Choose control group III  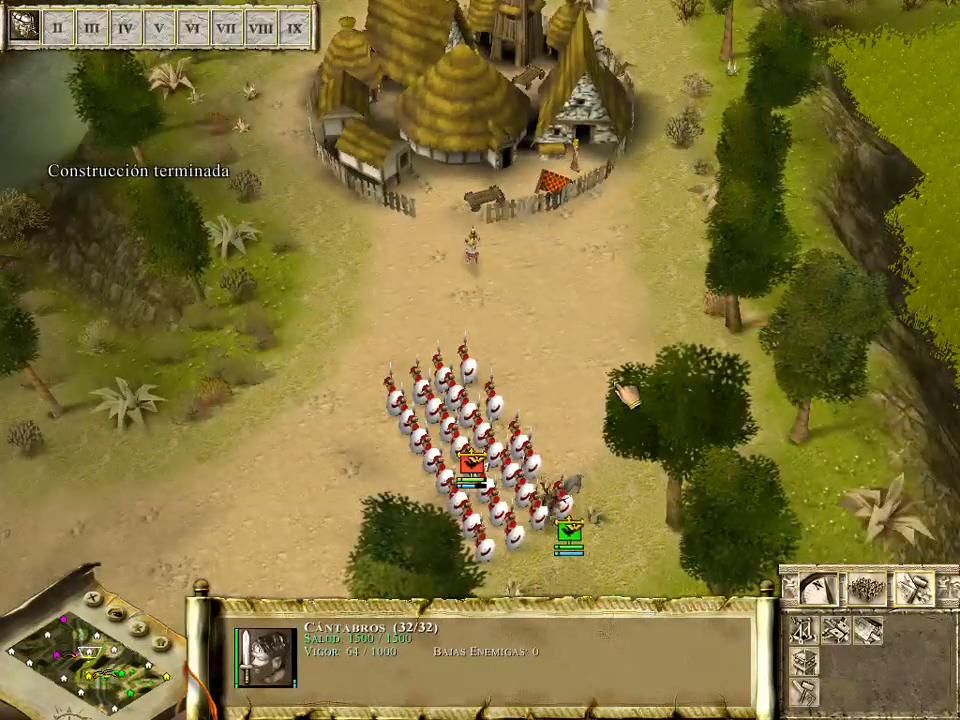coord(92,27)
